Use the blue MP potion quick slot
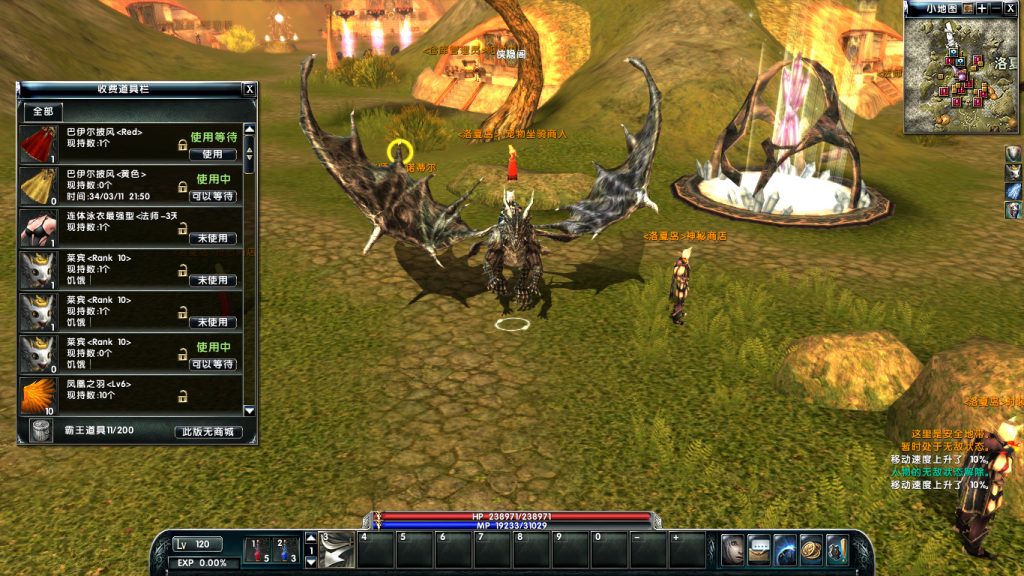This screenshot has height=576, width=1024. tap(286, 549)
